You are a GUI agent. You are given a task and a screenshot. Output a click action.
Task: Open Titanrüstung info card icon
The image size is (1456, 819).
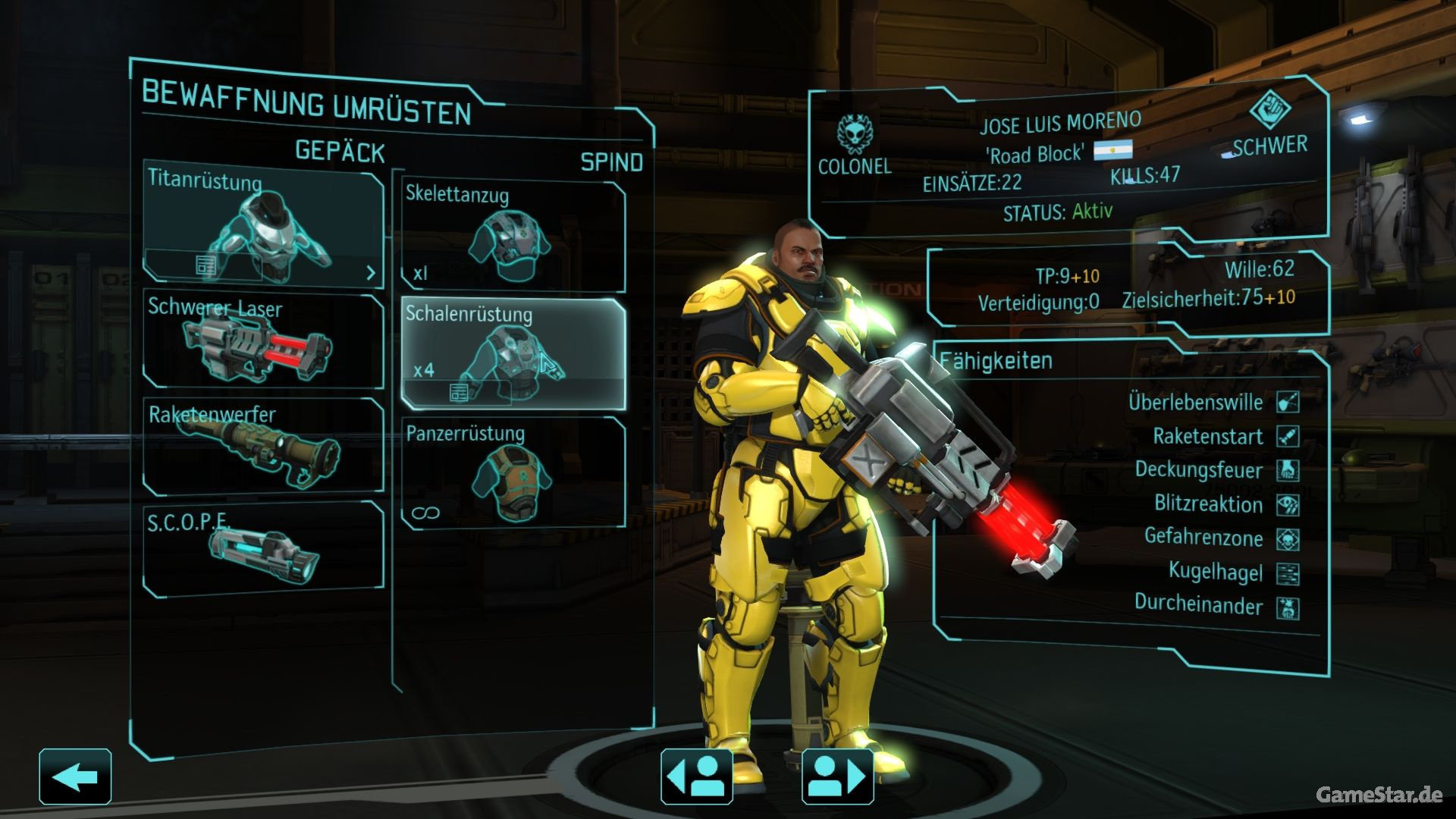coord(206,265)
